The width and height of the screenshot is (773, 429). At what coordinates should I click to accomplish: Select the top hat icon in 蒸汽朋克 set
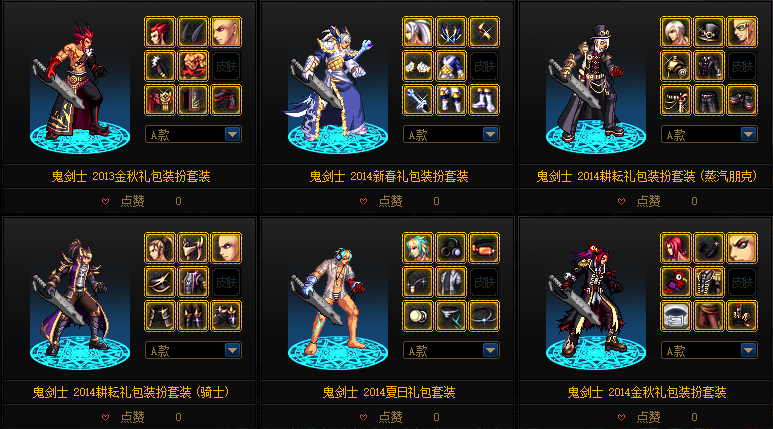pyautogui.click(x=709, y=31)
